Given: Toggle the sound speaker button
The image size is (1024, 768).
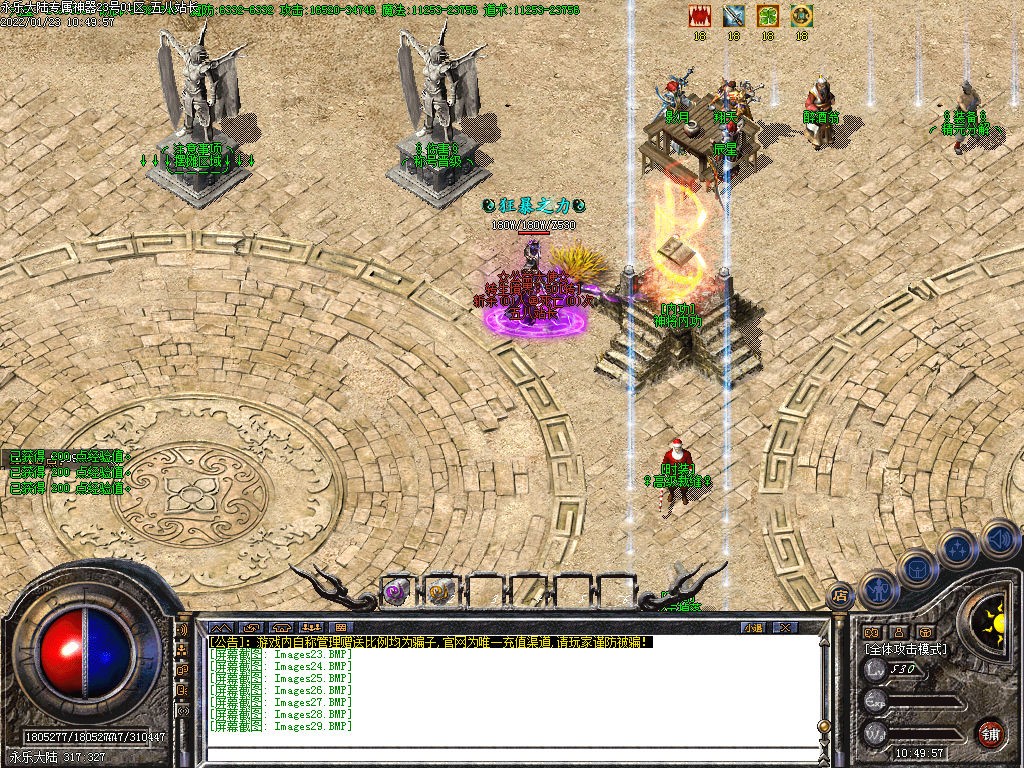Looking at the screenshot, I should click(x=998, y=540).
